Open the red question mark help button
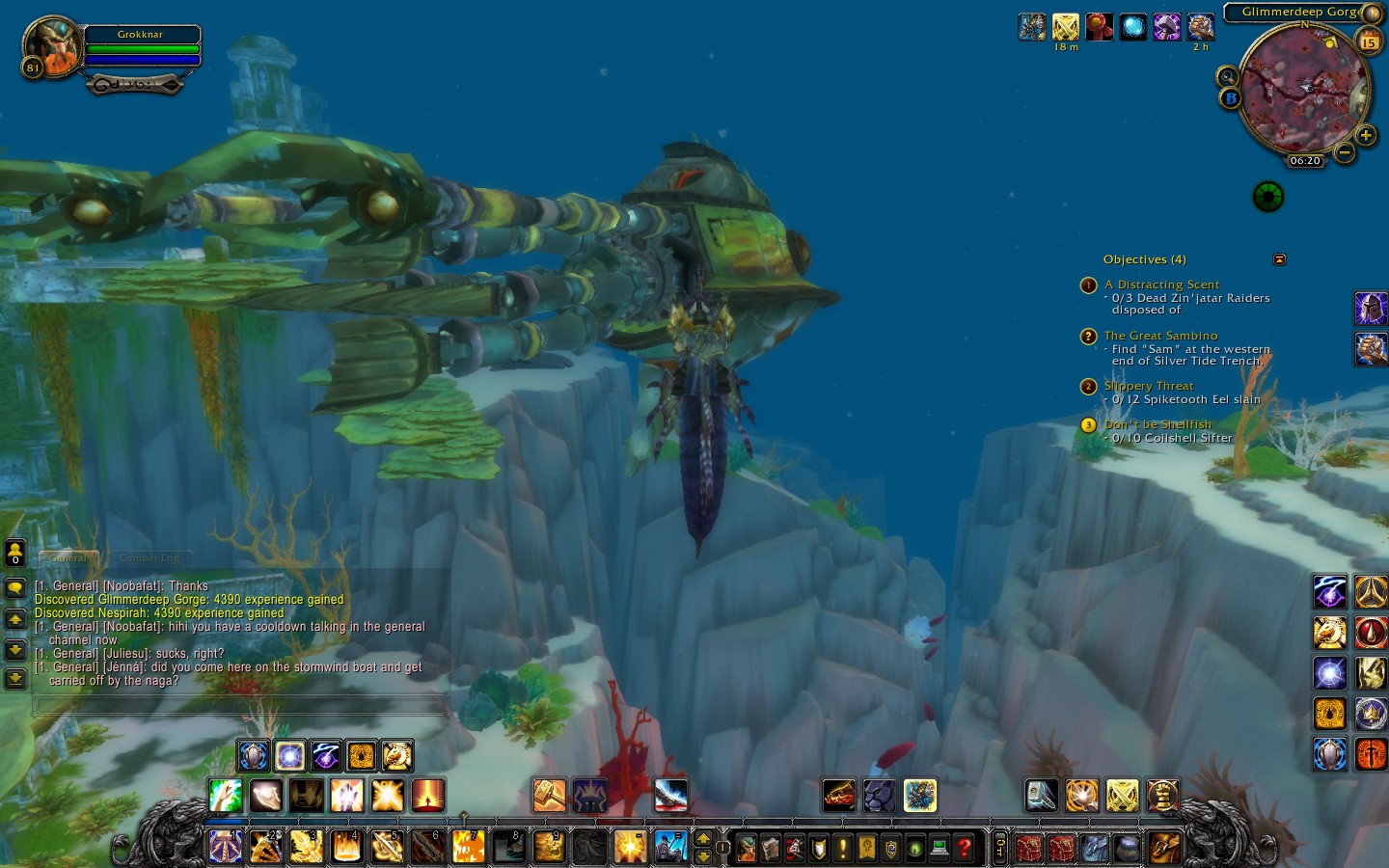The image size is (1389, 868). coord(963,848)
